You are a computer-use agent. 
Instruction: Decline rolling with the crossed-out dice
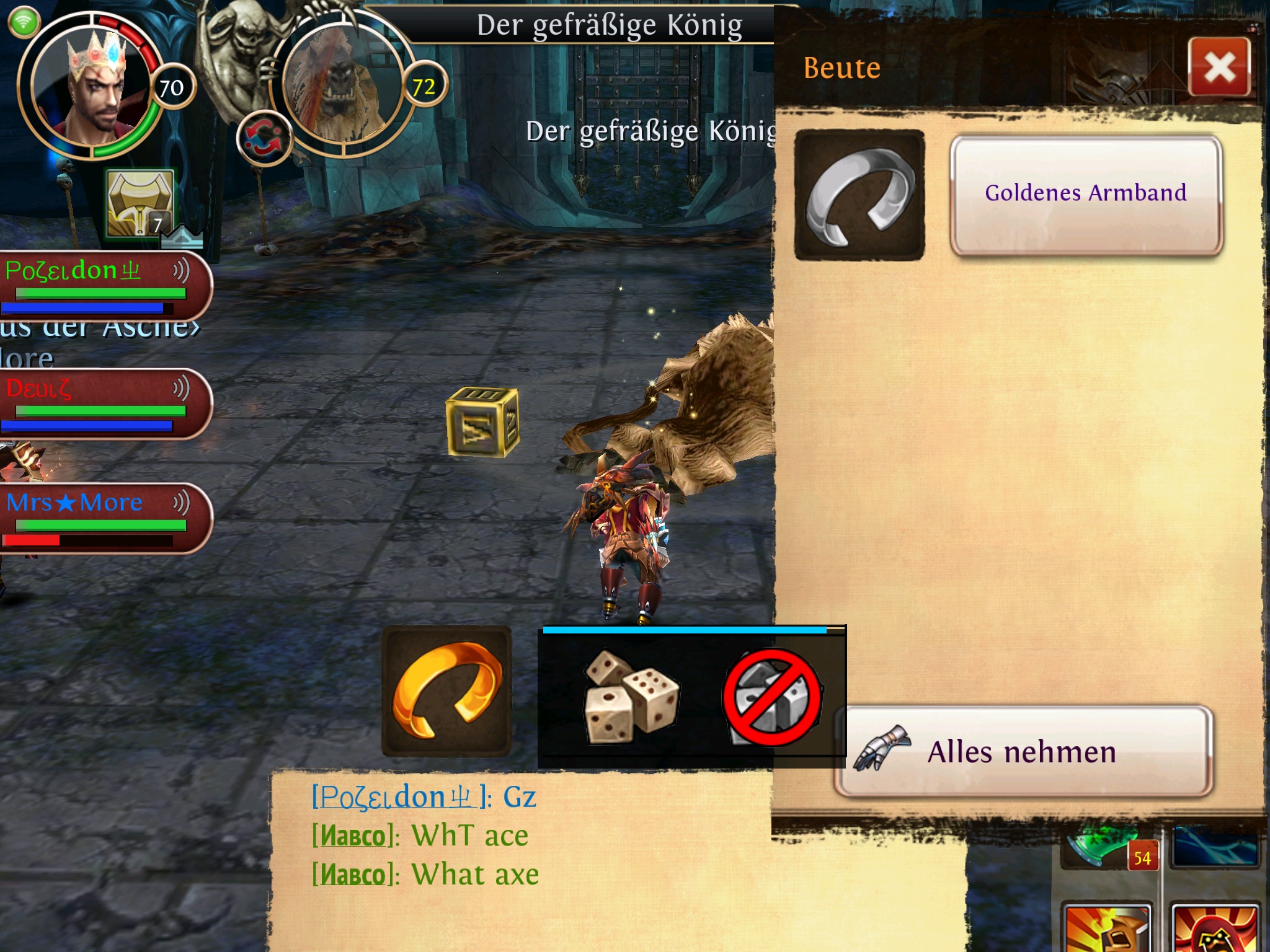(x=772, y=696)
